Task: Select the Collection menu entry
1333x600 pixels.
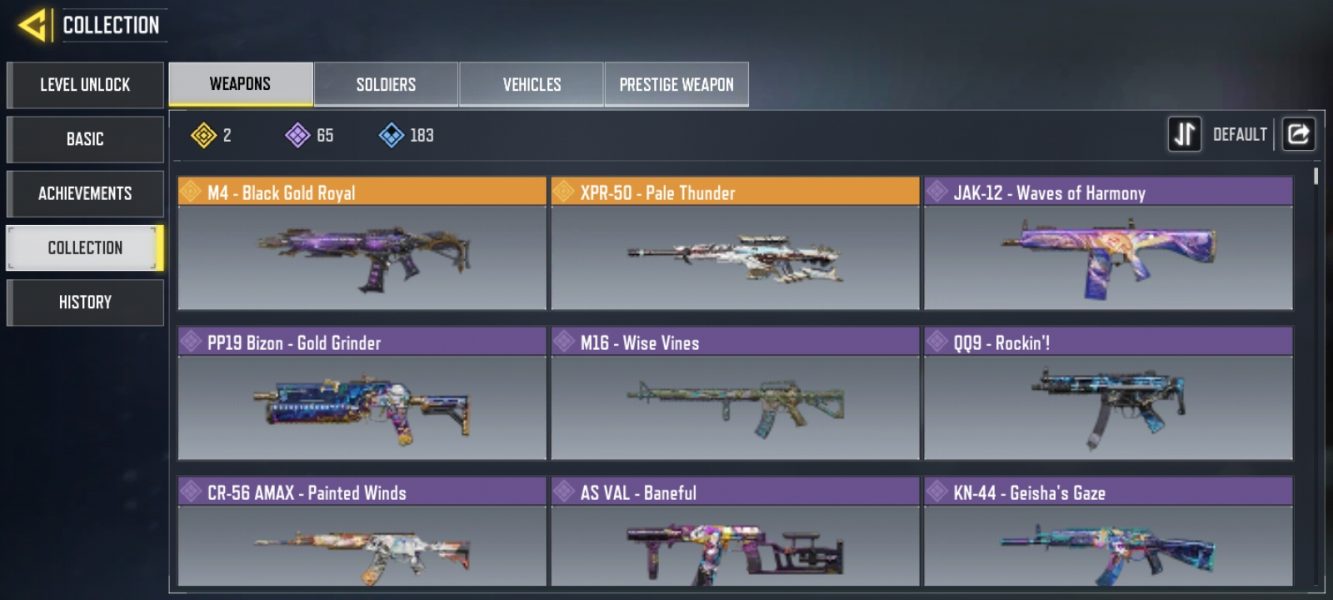Action: (85, 248)
